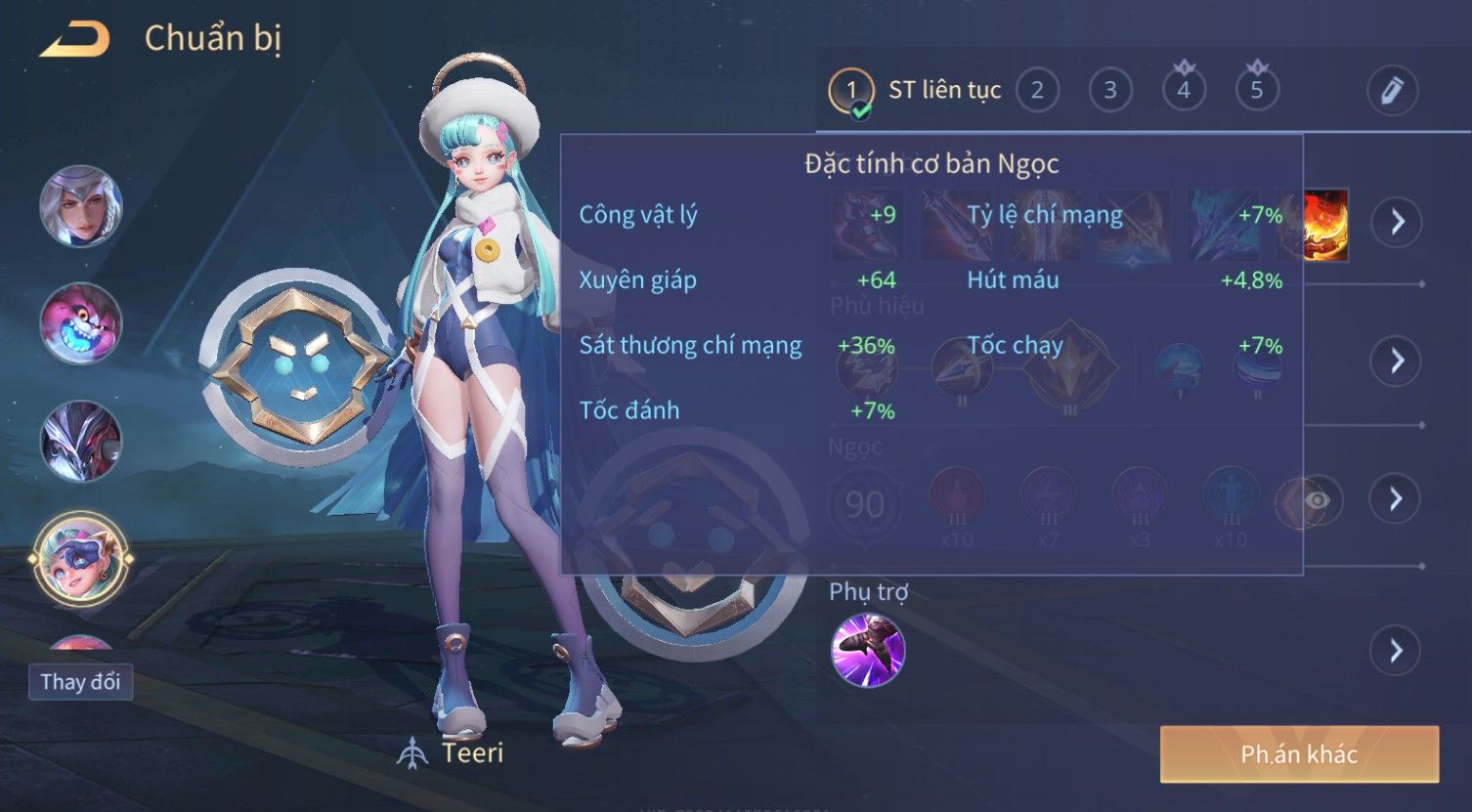Open the Phù hiệu section arrow
1472x812 pixels.
click(x=1397, y=361)
